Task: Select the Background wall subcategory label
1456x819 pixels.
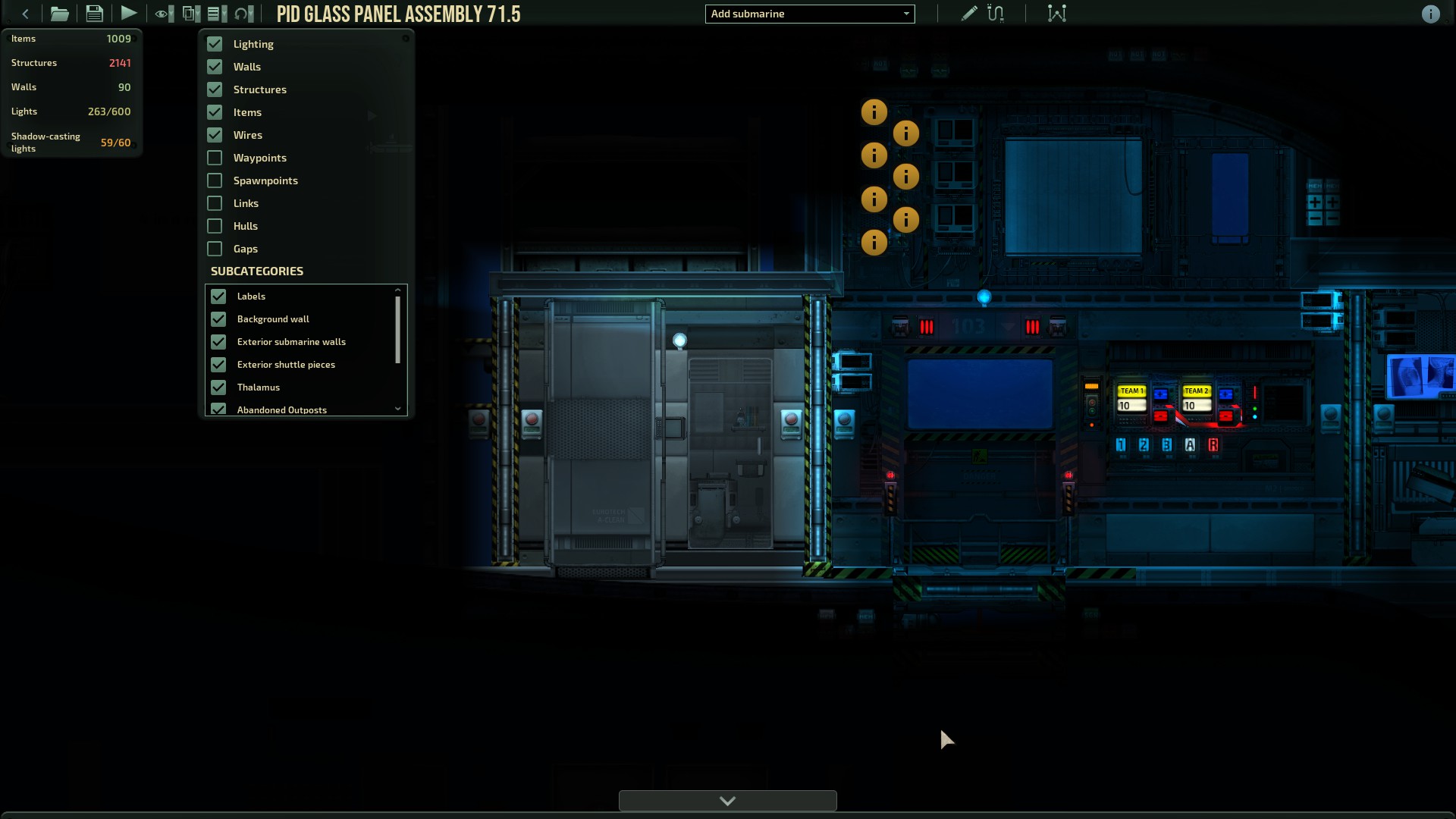Action: coord(272,318)
